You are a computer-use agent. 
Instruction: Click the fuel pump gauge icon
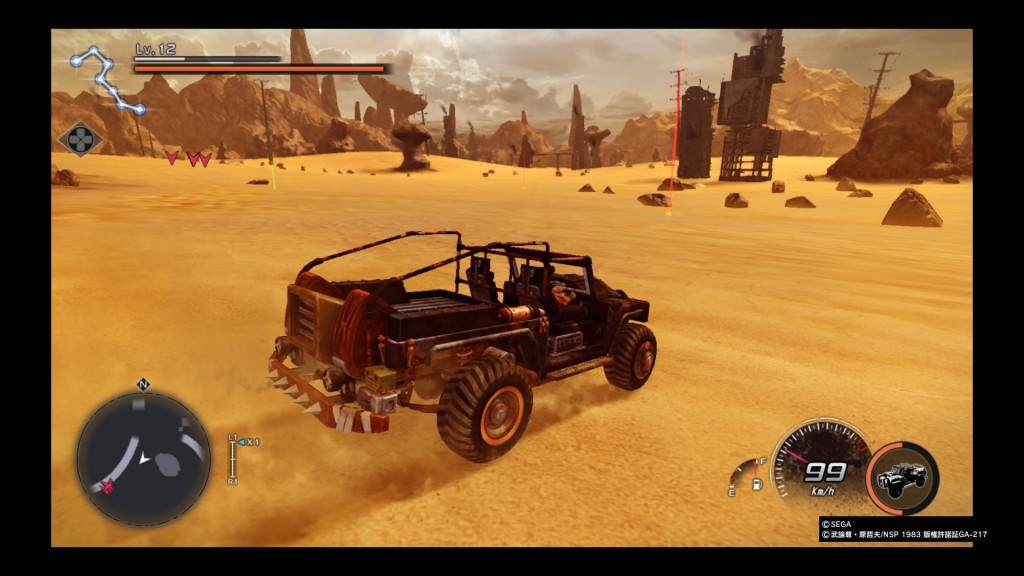point(757,485)
